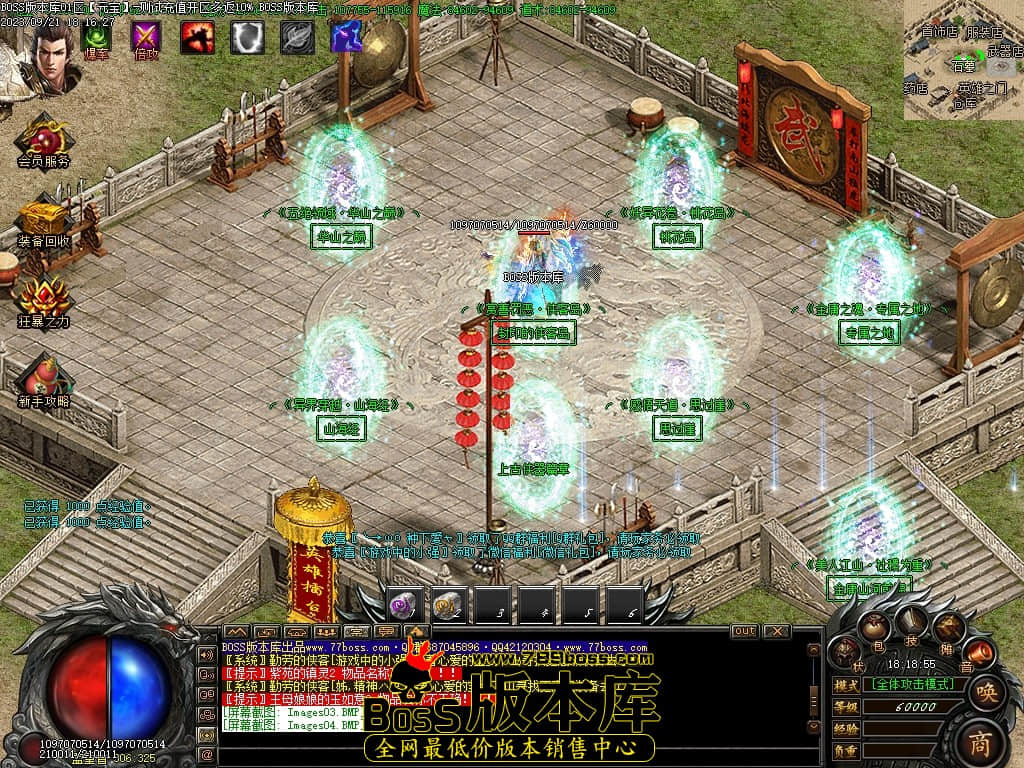
Task: Click the 倍攻 crossed swords icon
Action: click(147, 37)
